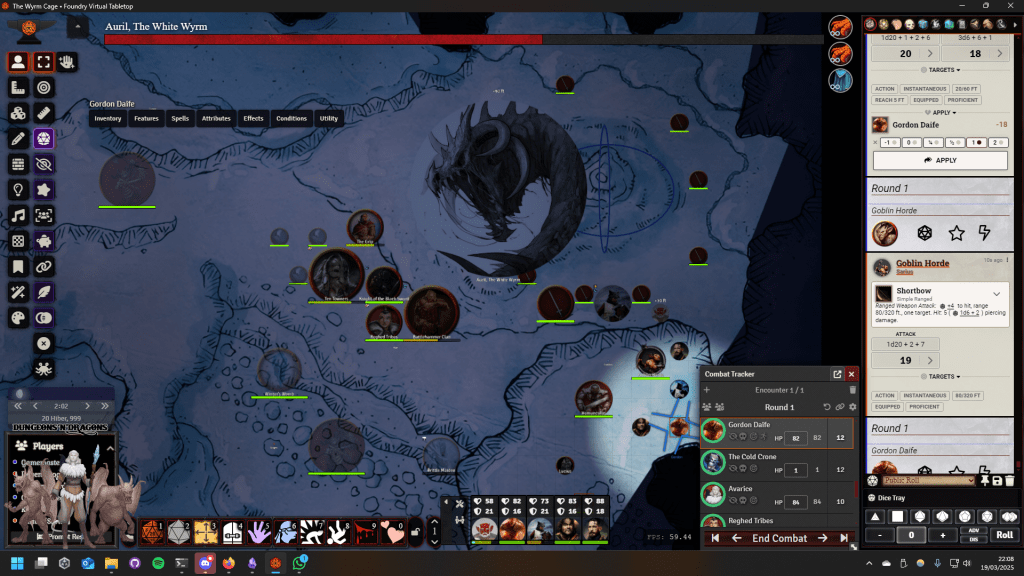Select the music note playlist tool
This screenshot has width=1024, height=576.
click(18, 215)
